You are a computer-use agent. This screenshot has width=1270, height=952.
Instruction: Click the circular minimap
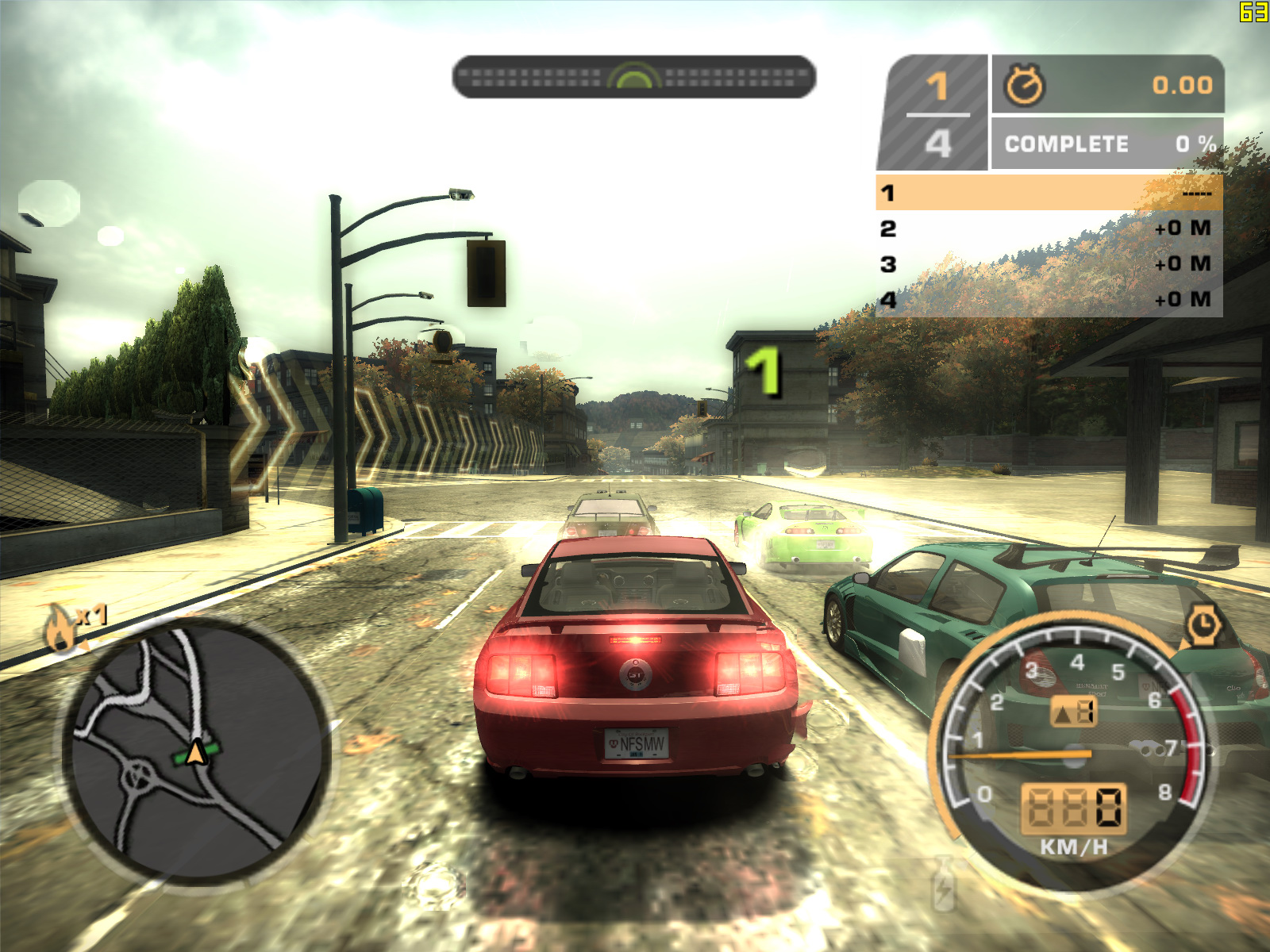pyautogui.click(x=196, y=752)
